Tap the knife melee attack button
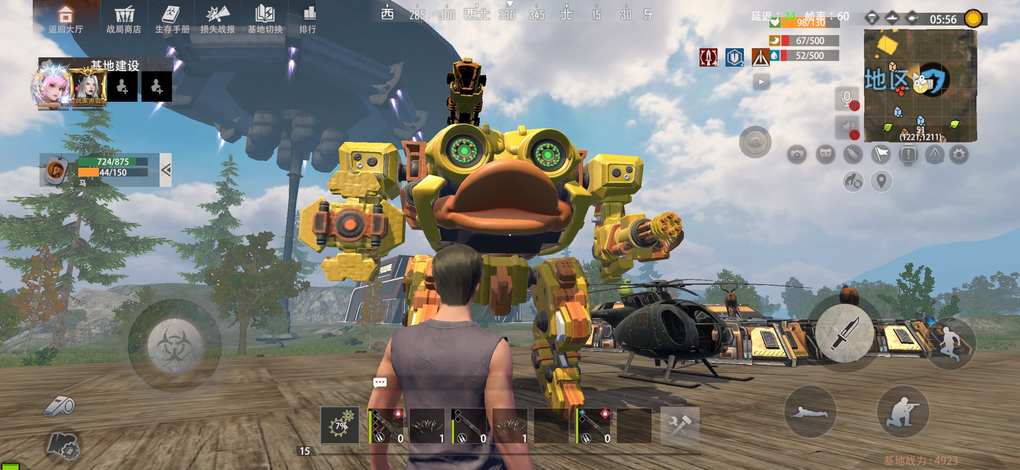 point(844,329)
